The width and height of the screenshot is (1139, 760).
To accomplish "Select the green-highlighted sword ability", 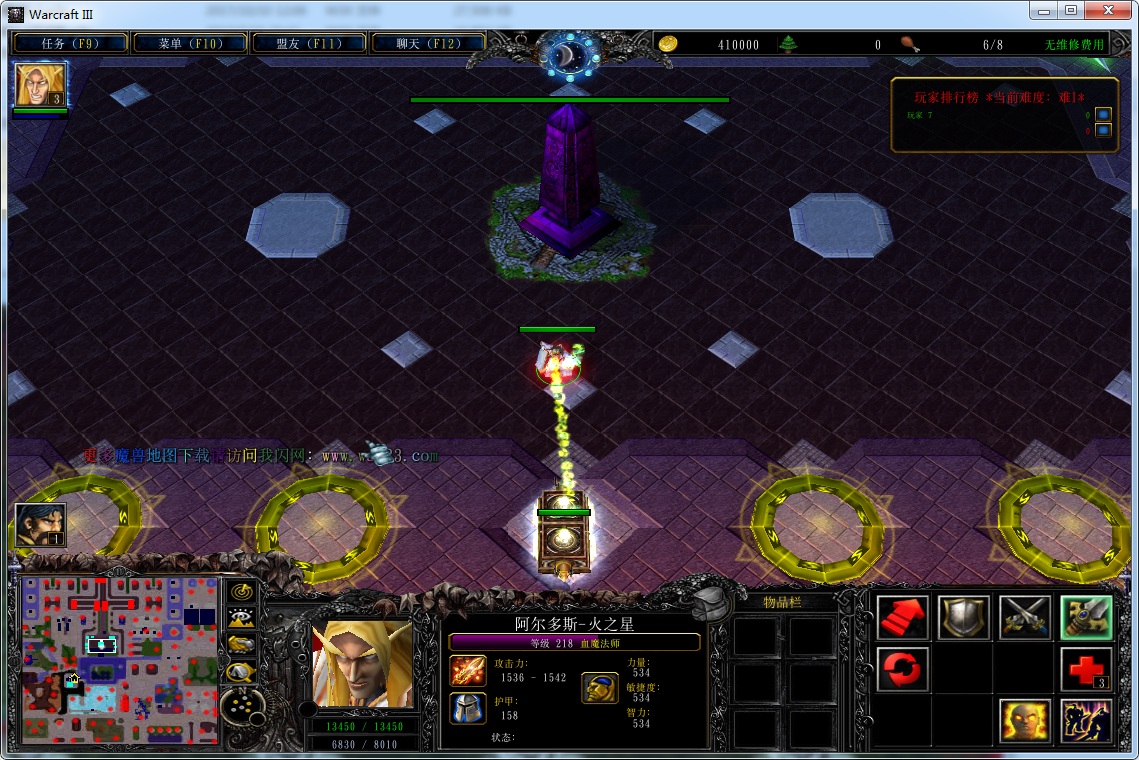I will [1086, 618].
